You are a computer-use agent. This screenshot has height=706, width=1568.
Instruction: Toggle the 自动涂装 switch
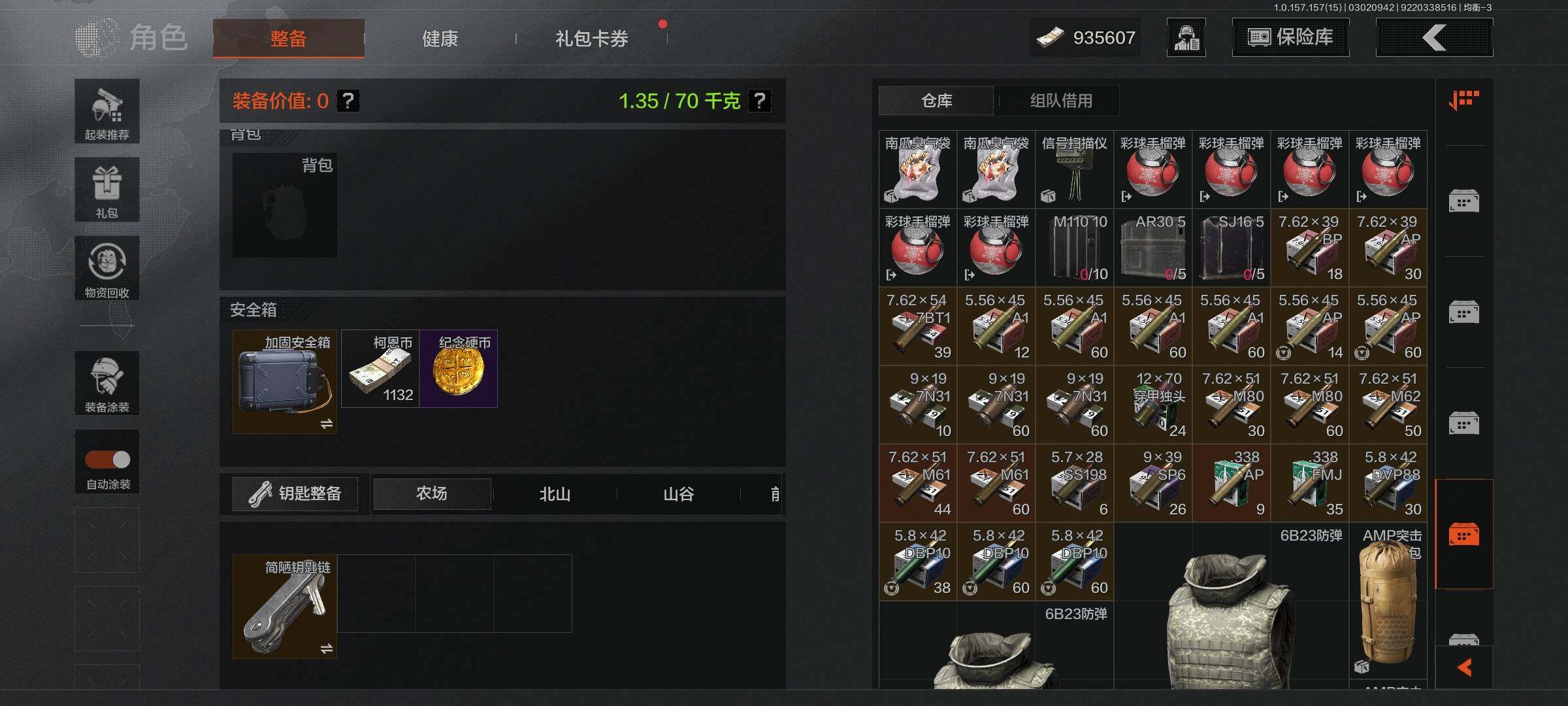(108, 460)
